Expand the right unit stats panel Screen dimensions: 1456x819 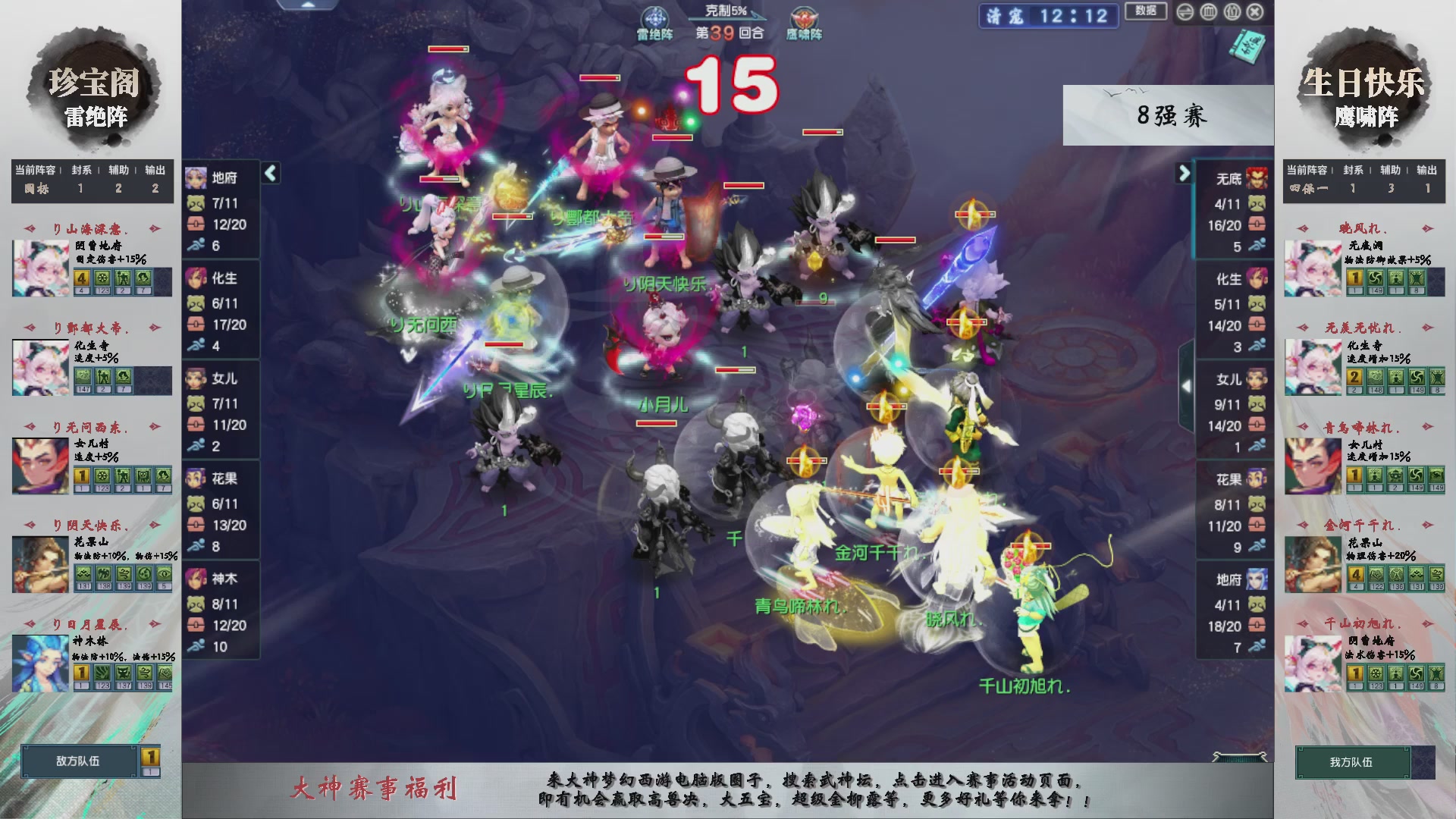point(1184,172)
